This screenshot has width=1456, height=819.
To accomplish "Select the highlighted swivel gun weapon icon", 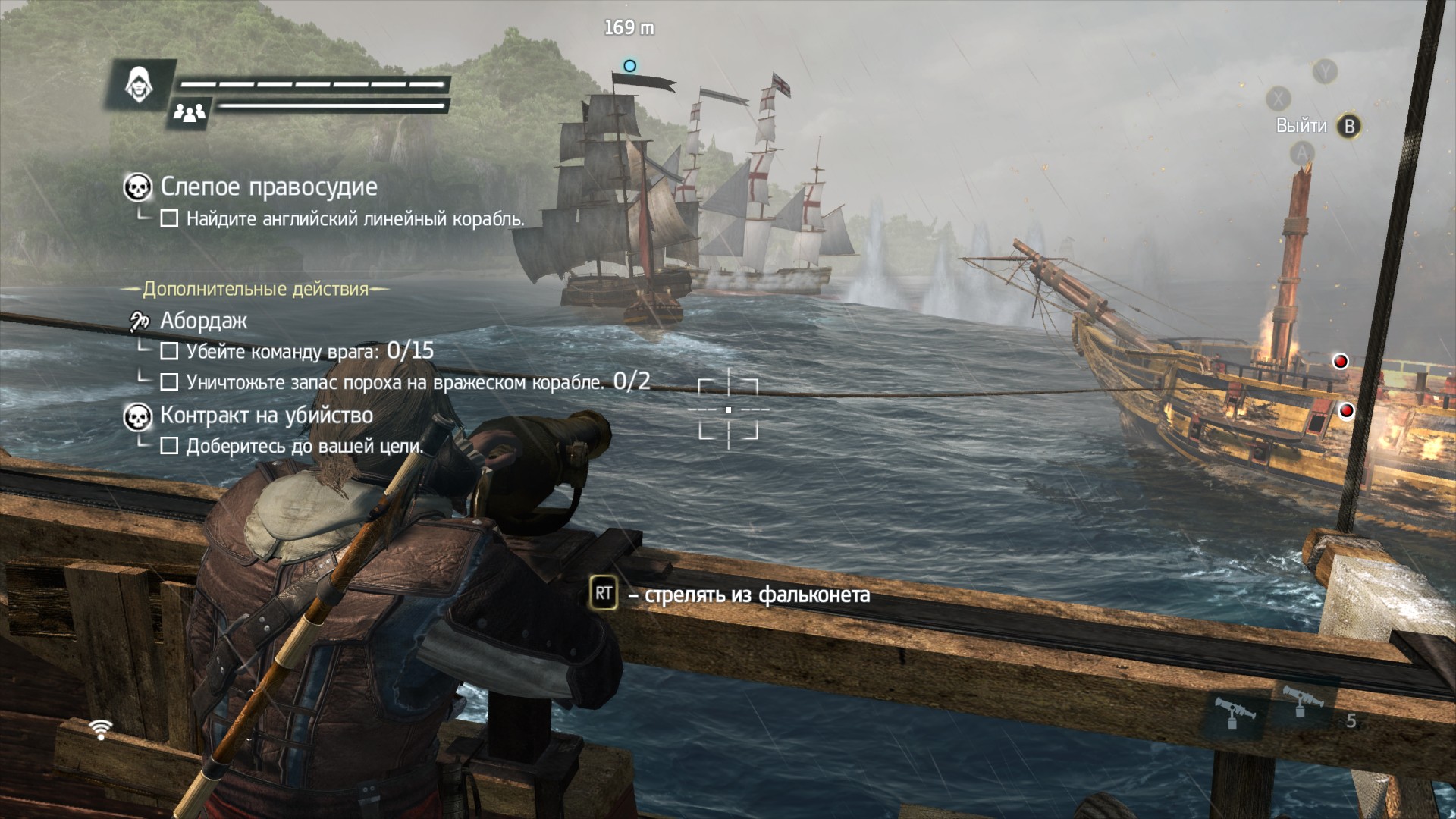I will tap(1234, 714).
